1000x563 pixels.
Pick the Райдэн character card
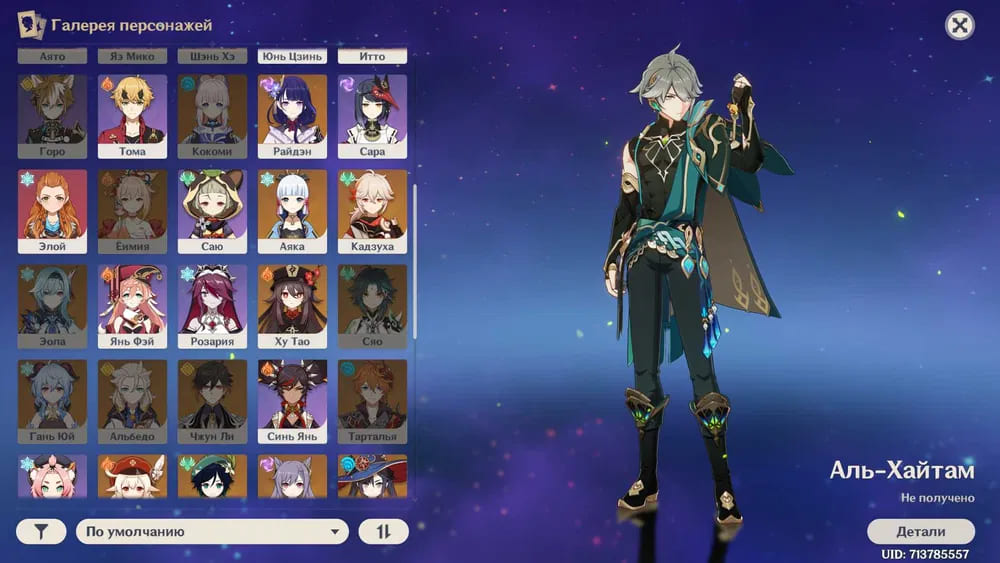pyautogui.click(x=292, y=116)
